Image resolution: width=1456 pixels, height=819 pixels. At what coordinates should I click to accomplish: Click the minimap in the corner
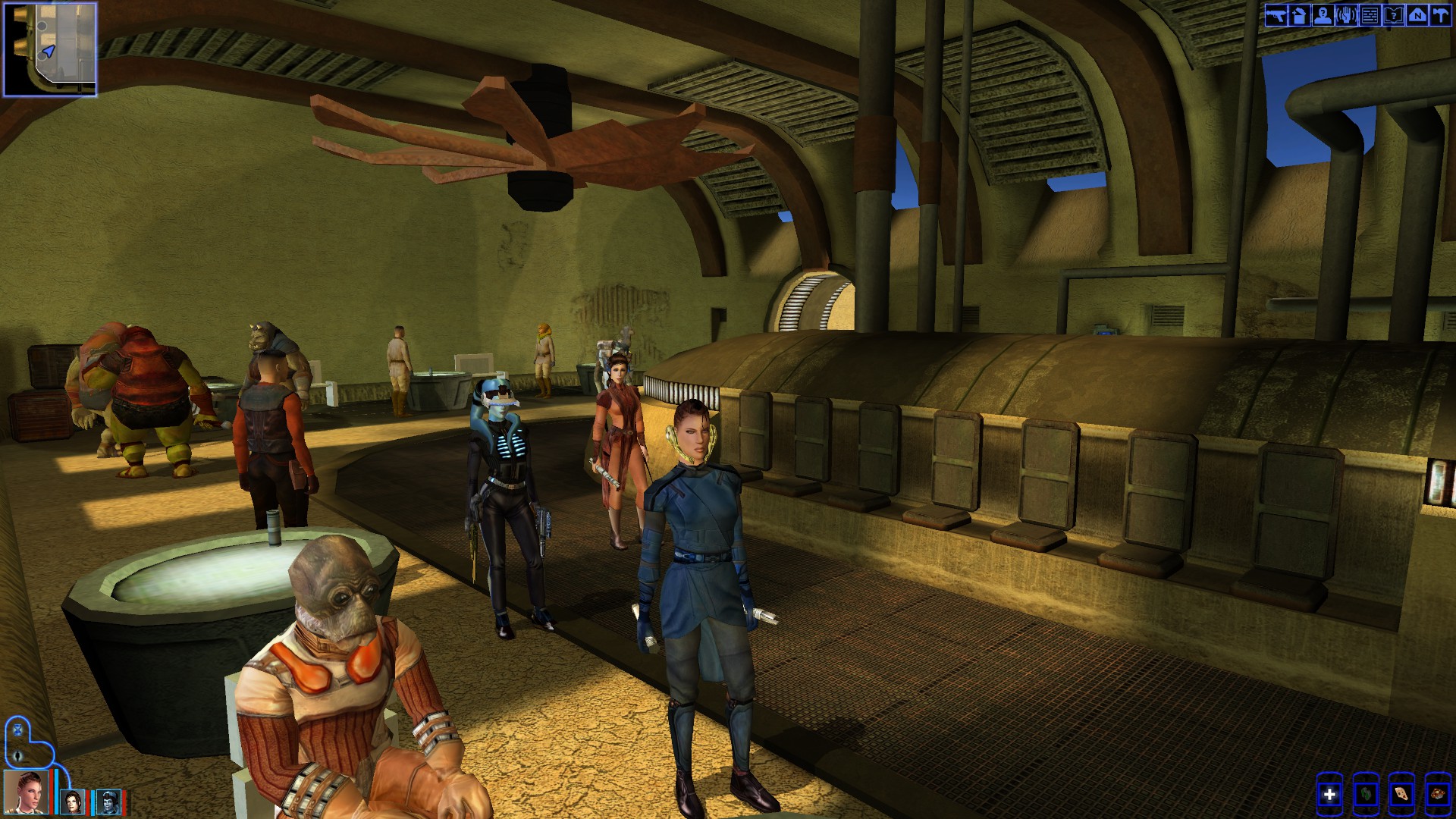[50, 49]
